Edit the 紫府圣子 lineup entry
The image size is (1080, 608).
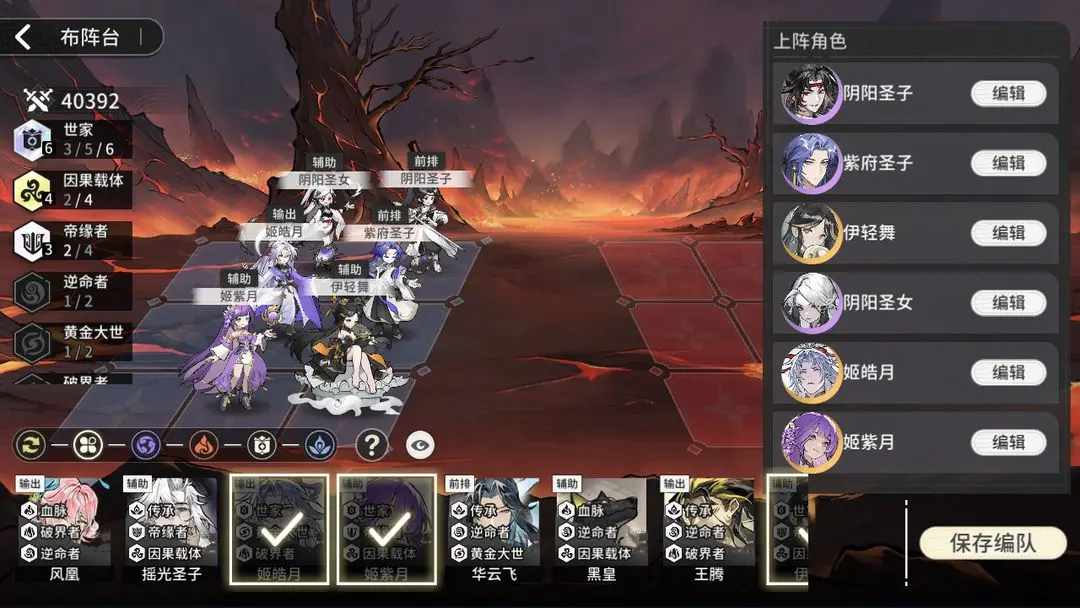click(1008, 163)
